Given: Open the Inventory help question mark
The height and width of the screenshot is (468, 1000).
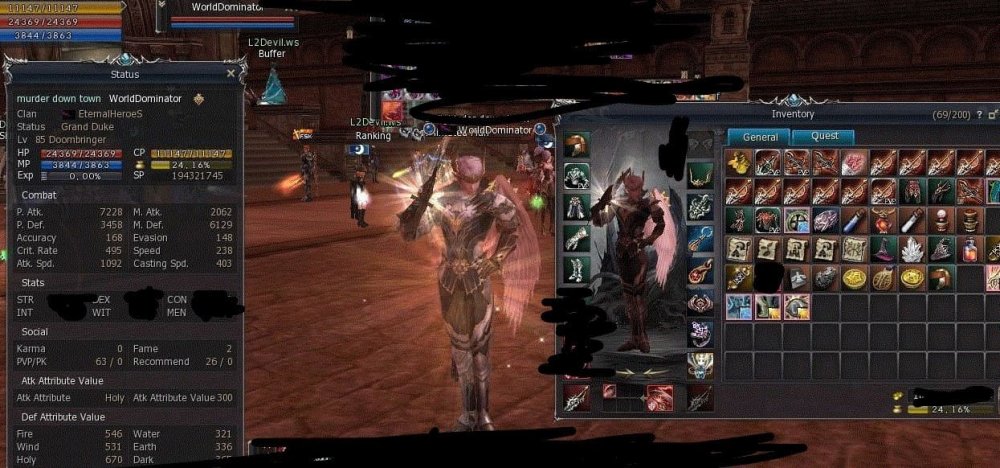Looking at the screenshot, I should tap(979, 115).
